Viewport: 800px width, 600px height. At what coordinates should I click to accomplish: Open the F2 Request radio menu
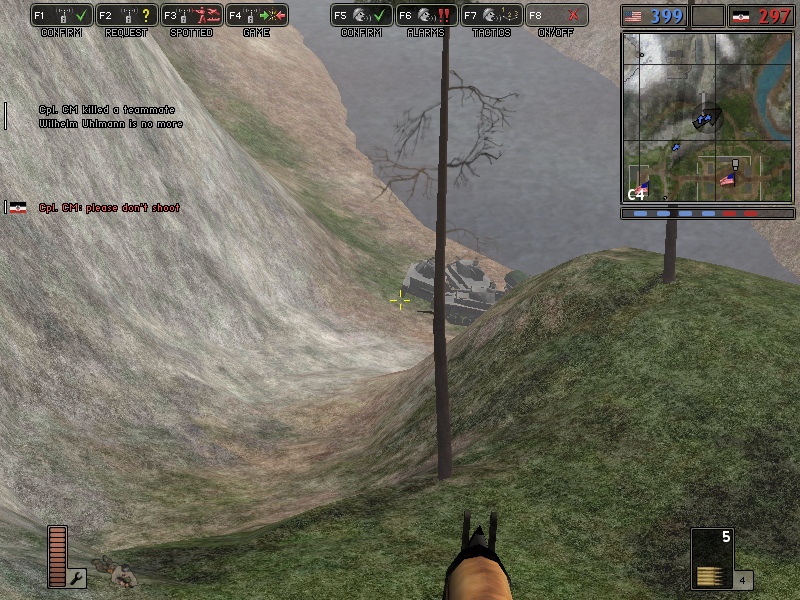[126, 16]
